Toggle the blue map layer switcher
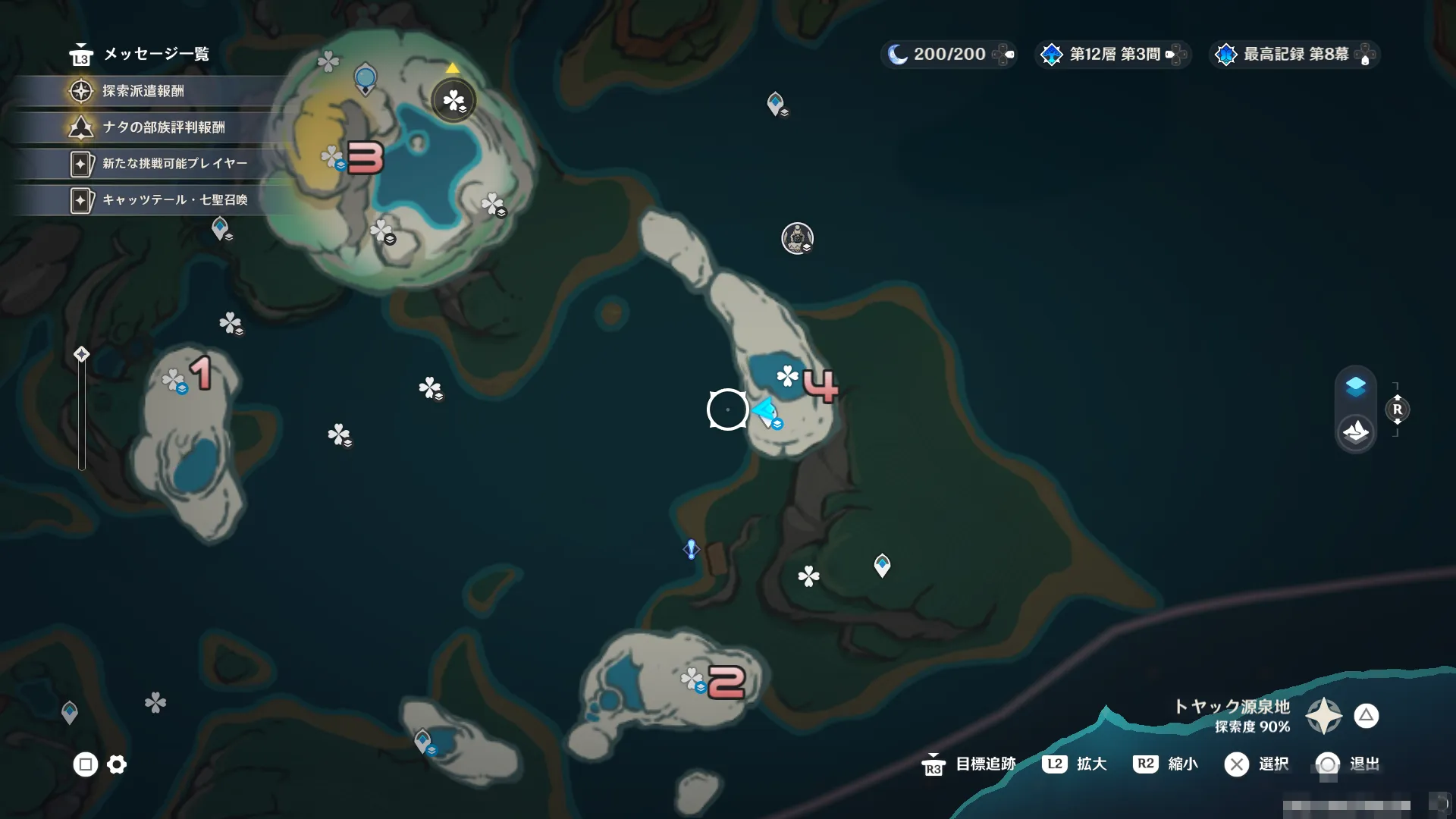Viewport: 1456px width, 819px height. click(x=1355, y=387)
